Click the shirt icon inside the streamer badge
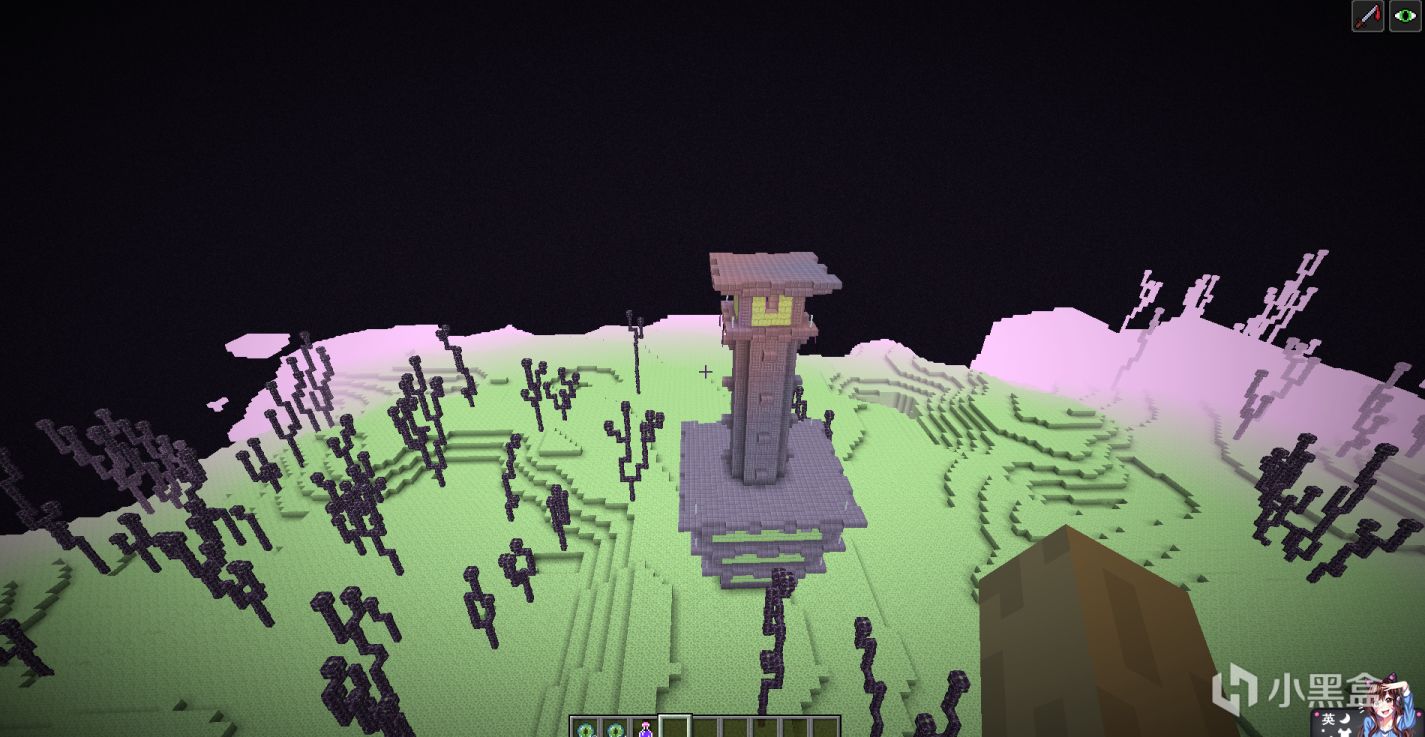 coord(1347,733)
